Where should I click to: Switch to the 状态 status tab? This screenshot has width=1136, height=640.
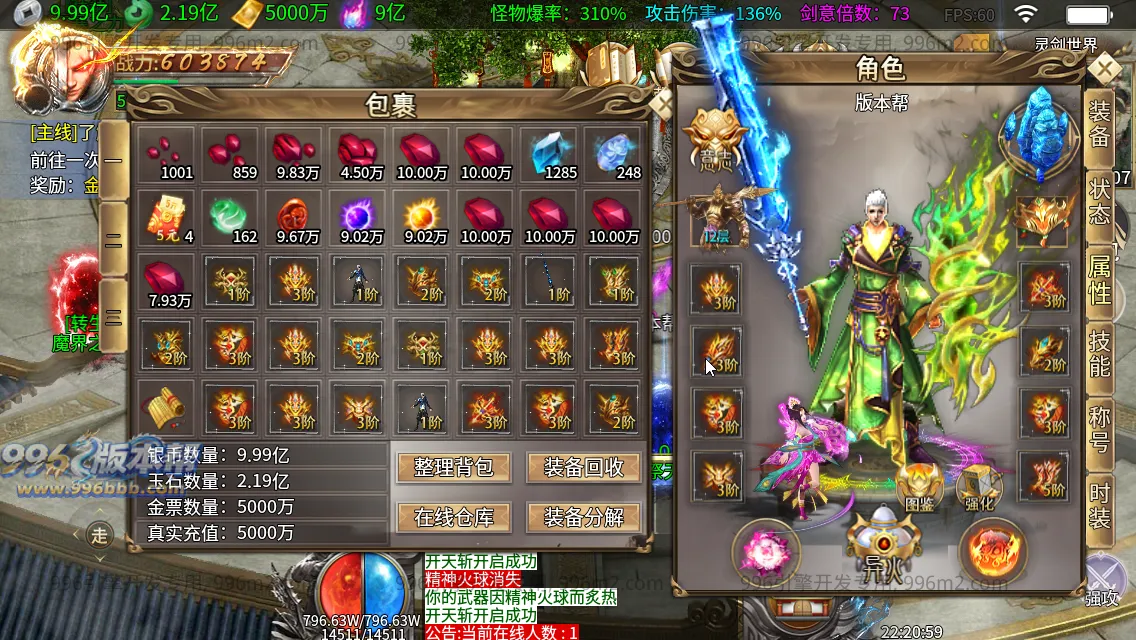coord(1099,202)
